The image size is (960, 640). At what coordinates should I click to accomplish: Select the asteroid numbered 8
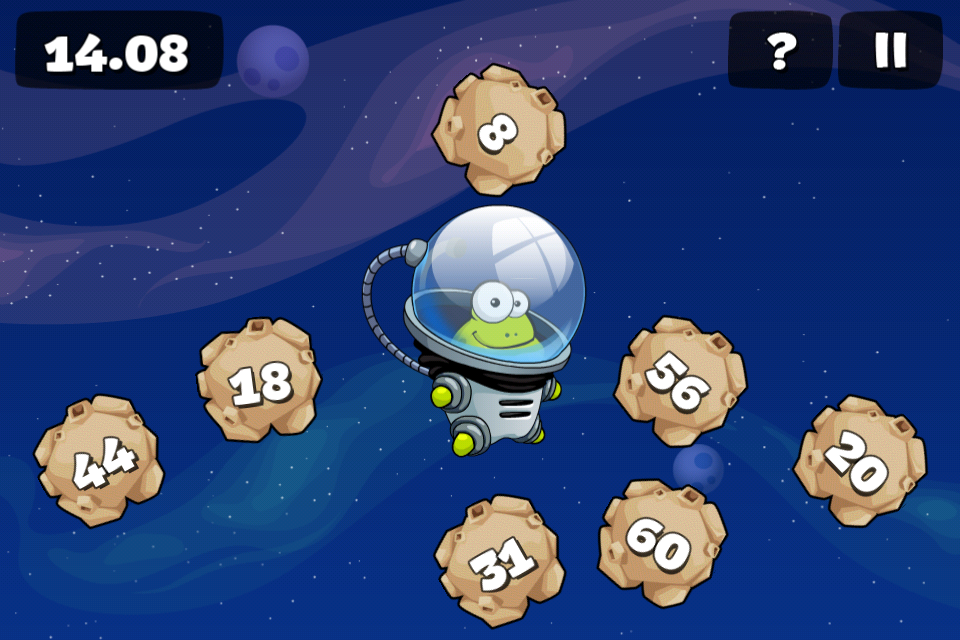click(x=498, y=130)
